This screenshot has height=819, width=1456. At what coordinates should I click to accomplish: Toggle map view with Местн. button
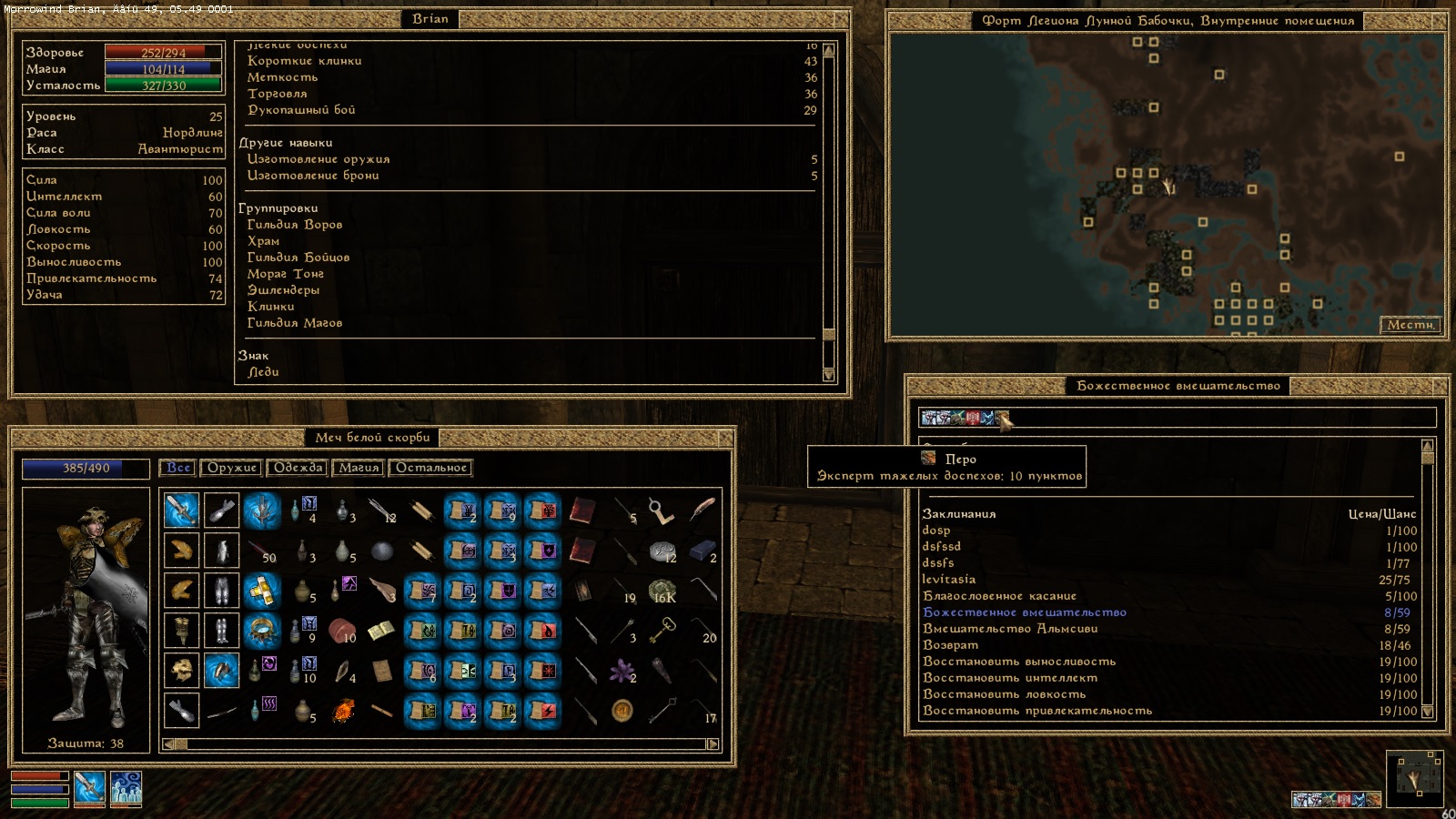[x=1410, y=325]
